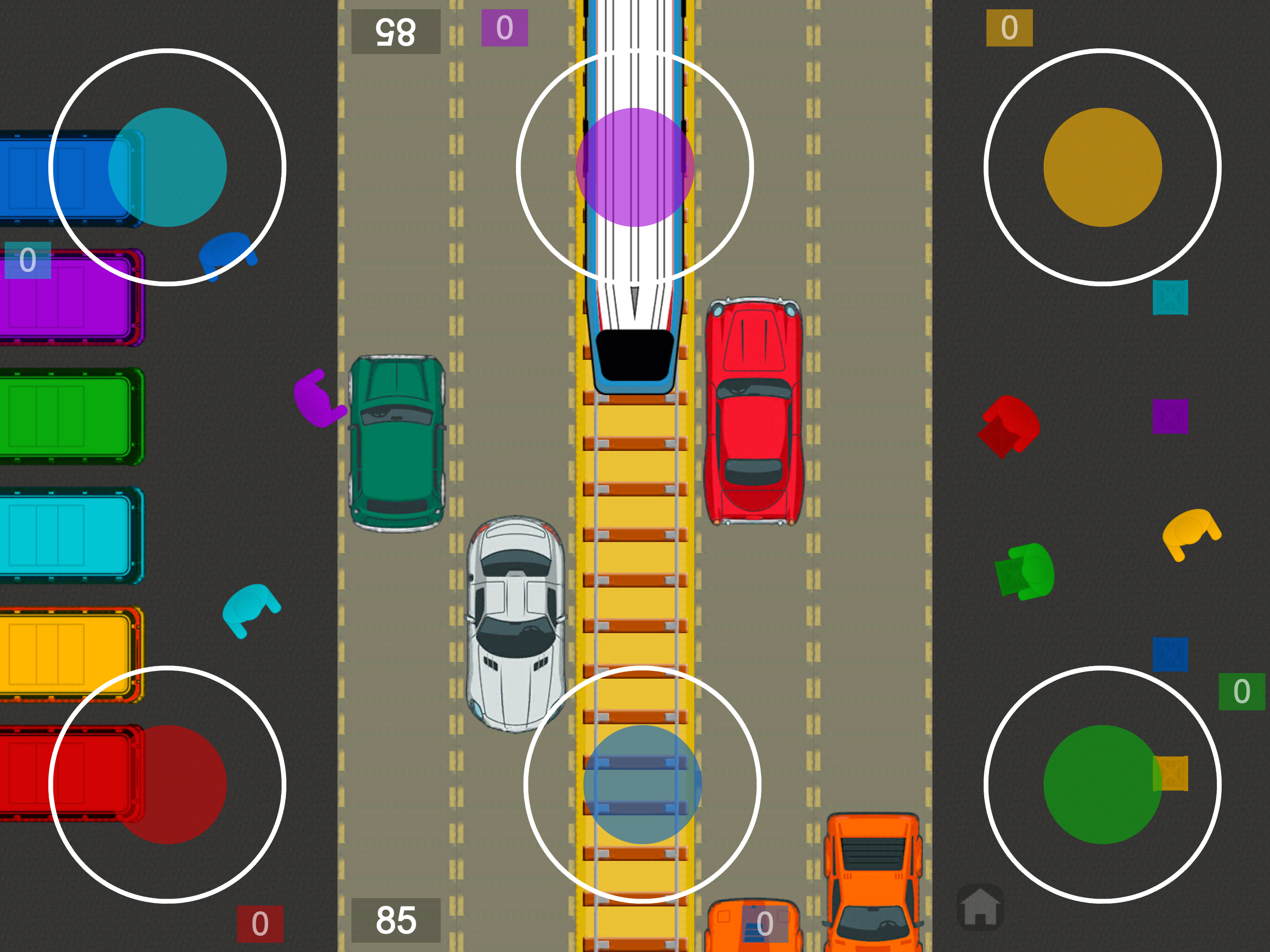Tap the green joystick knob

1102,784
